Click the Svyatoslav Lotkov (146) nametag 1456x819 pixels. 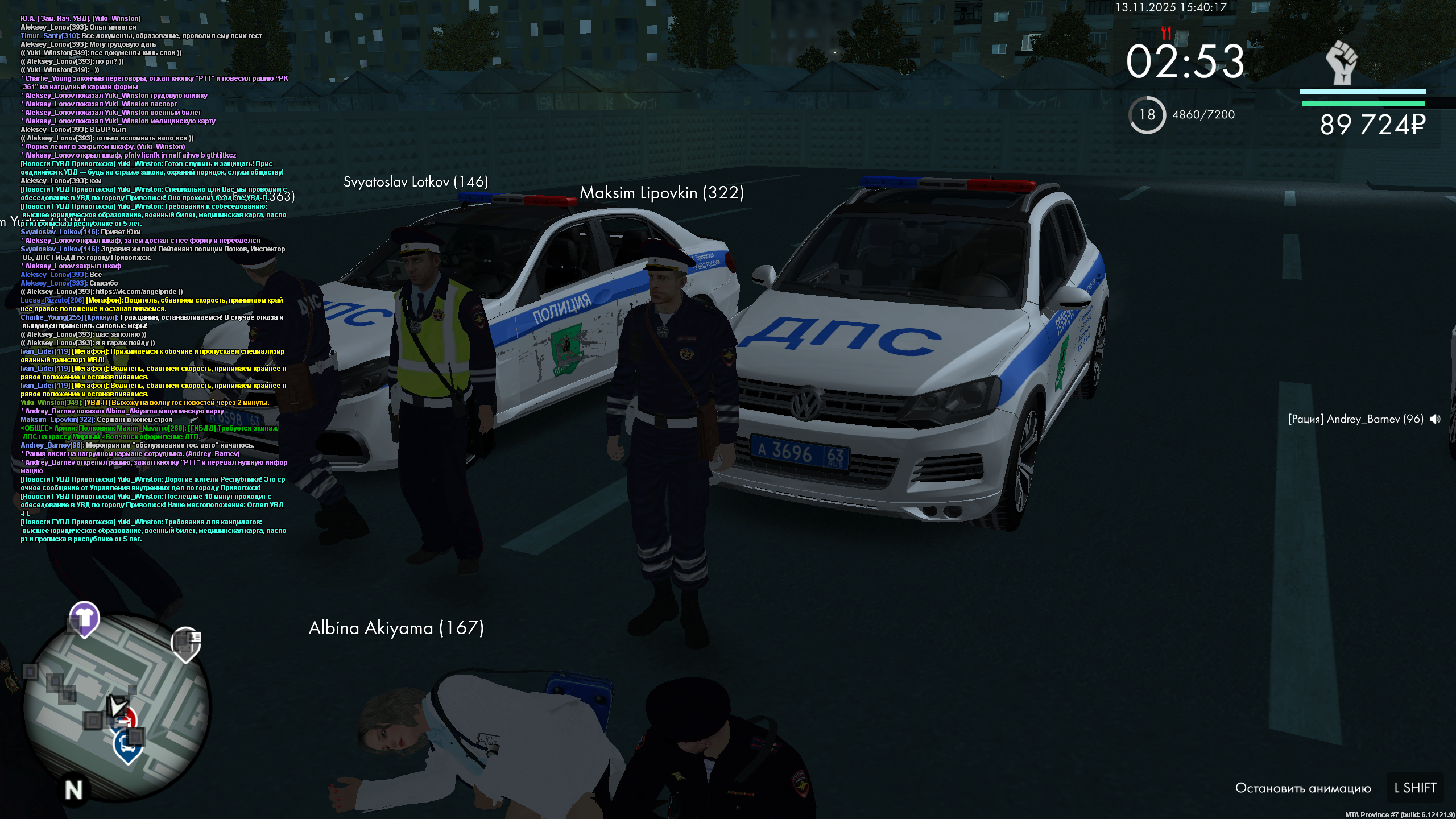click(415, 183)
